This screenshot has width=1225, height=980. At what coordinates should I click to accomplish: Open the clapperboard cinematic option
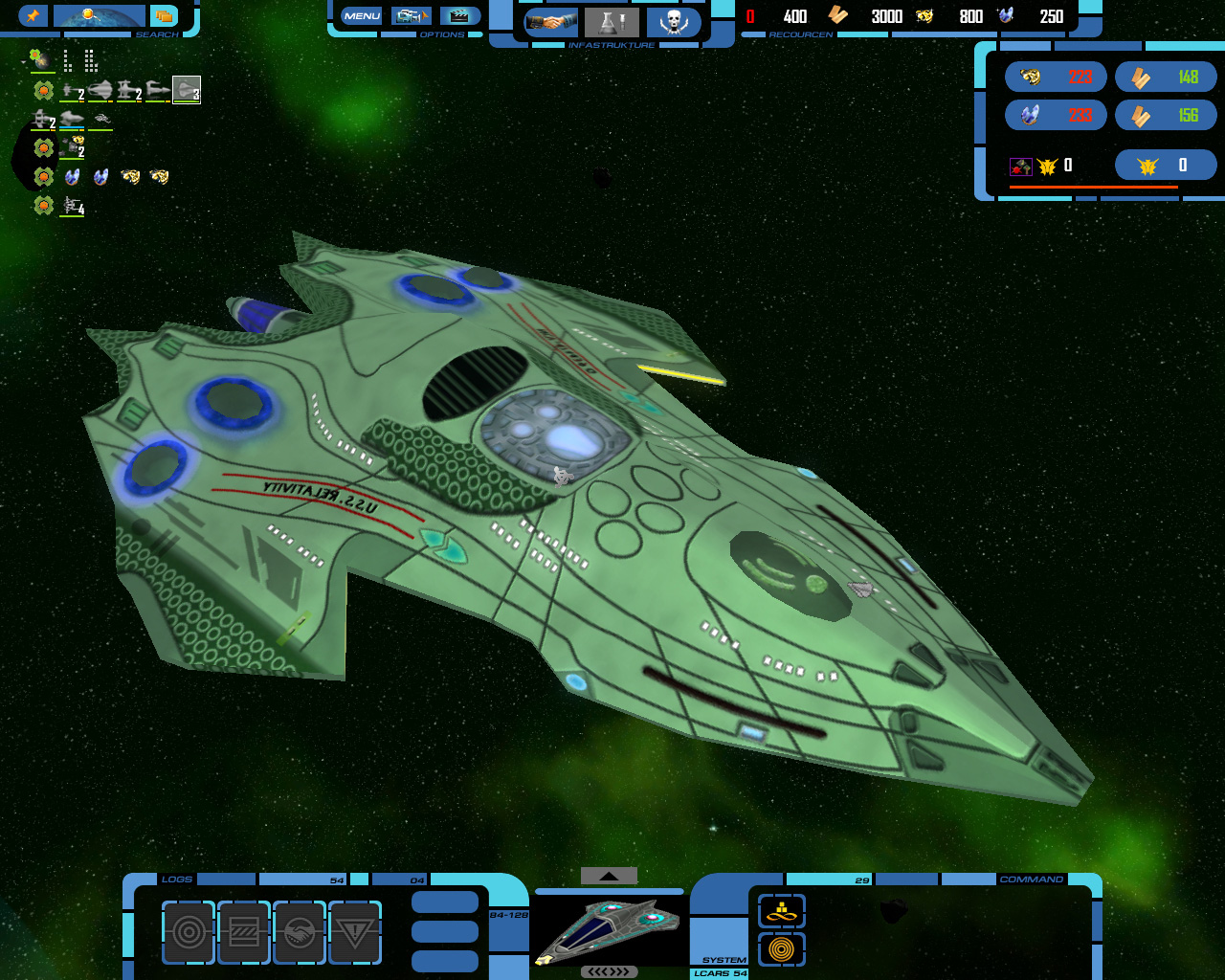[460, 16]
